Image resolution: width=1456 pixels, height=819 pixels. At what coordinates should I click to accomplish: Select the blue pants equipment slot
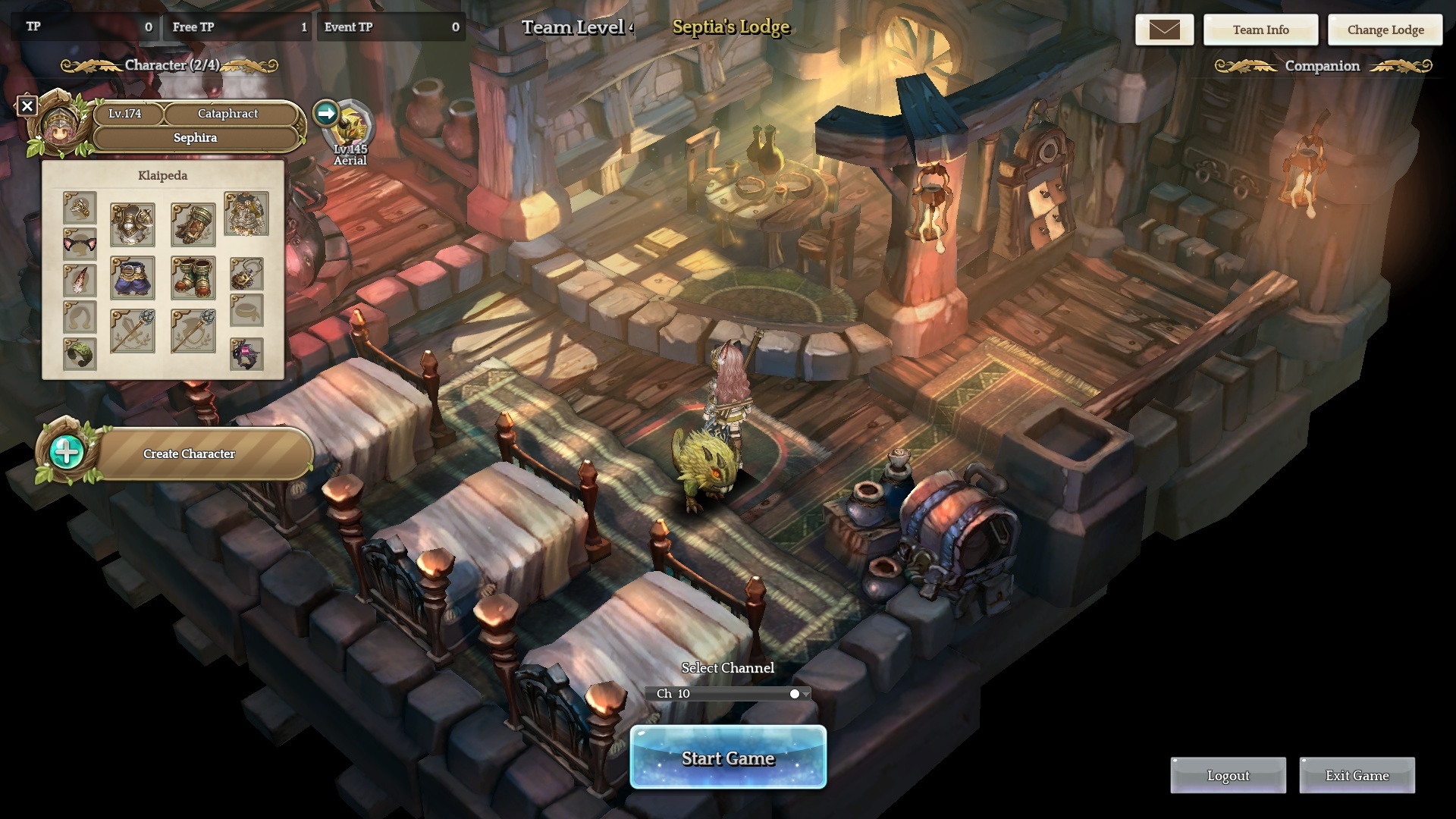click(x=133, y=278)
